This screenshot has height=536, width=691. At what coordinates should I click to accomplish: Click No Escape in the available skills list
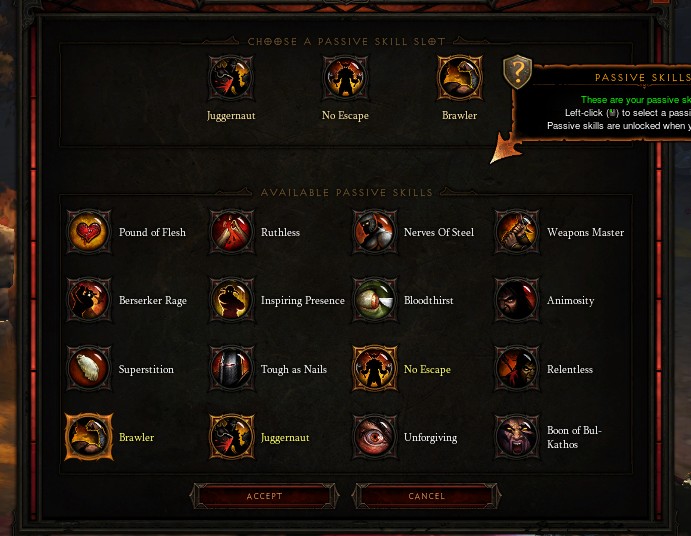tap(375, 369)
